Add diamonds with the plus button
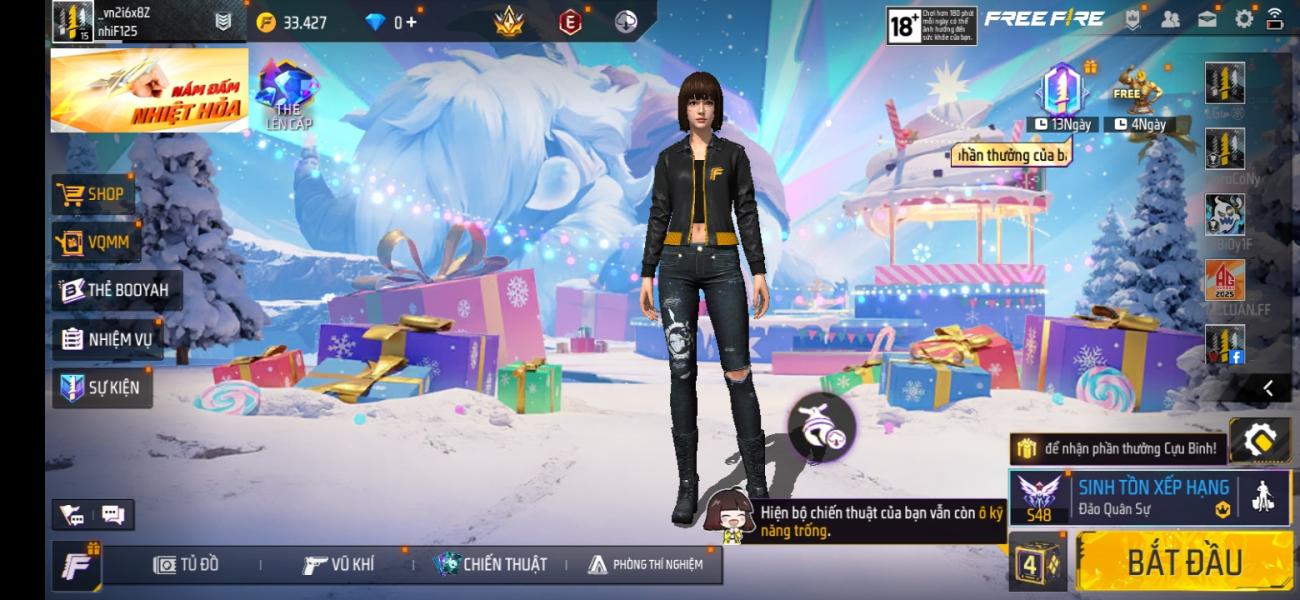 (411, 22)
